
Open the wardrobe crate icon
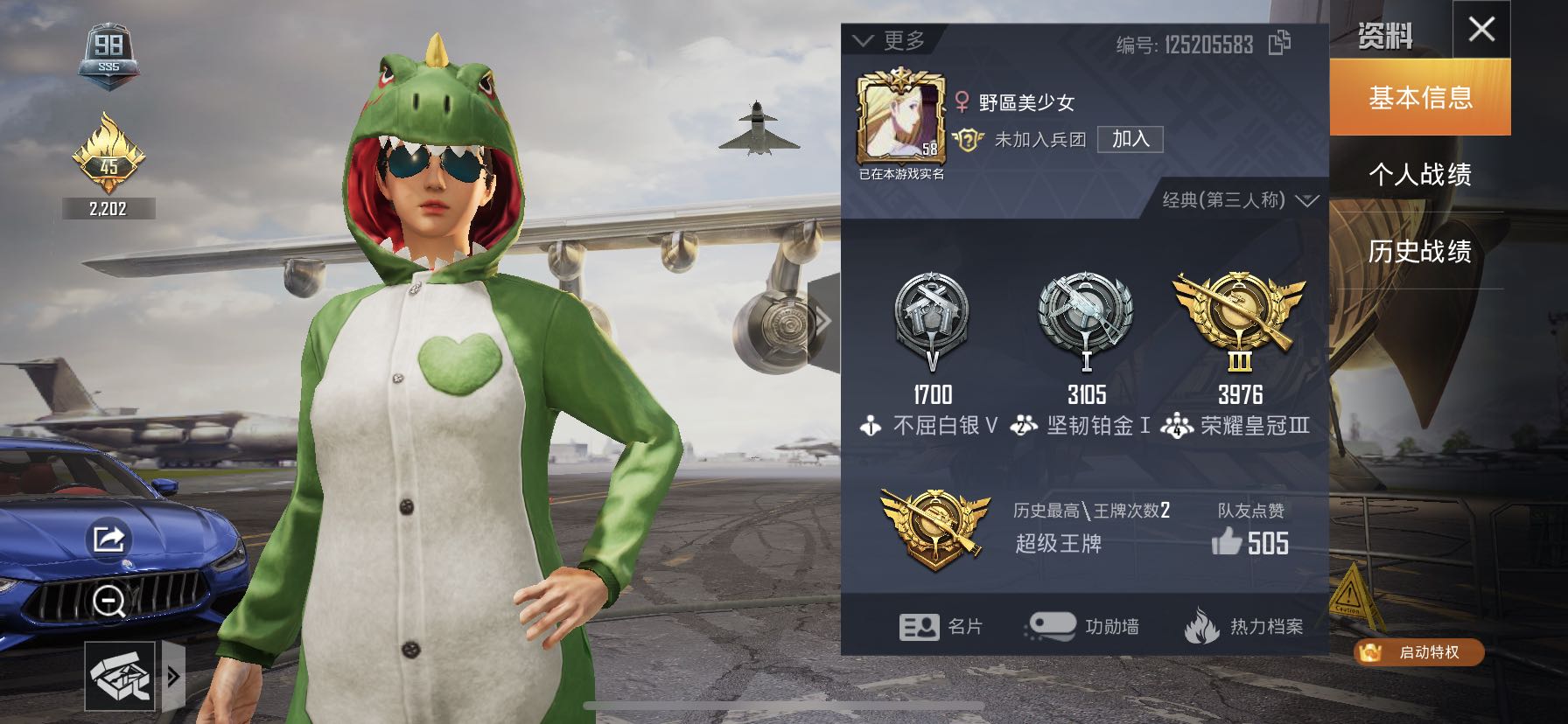[x=121, y=676]
